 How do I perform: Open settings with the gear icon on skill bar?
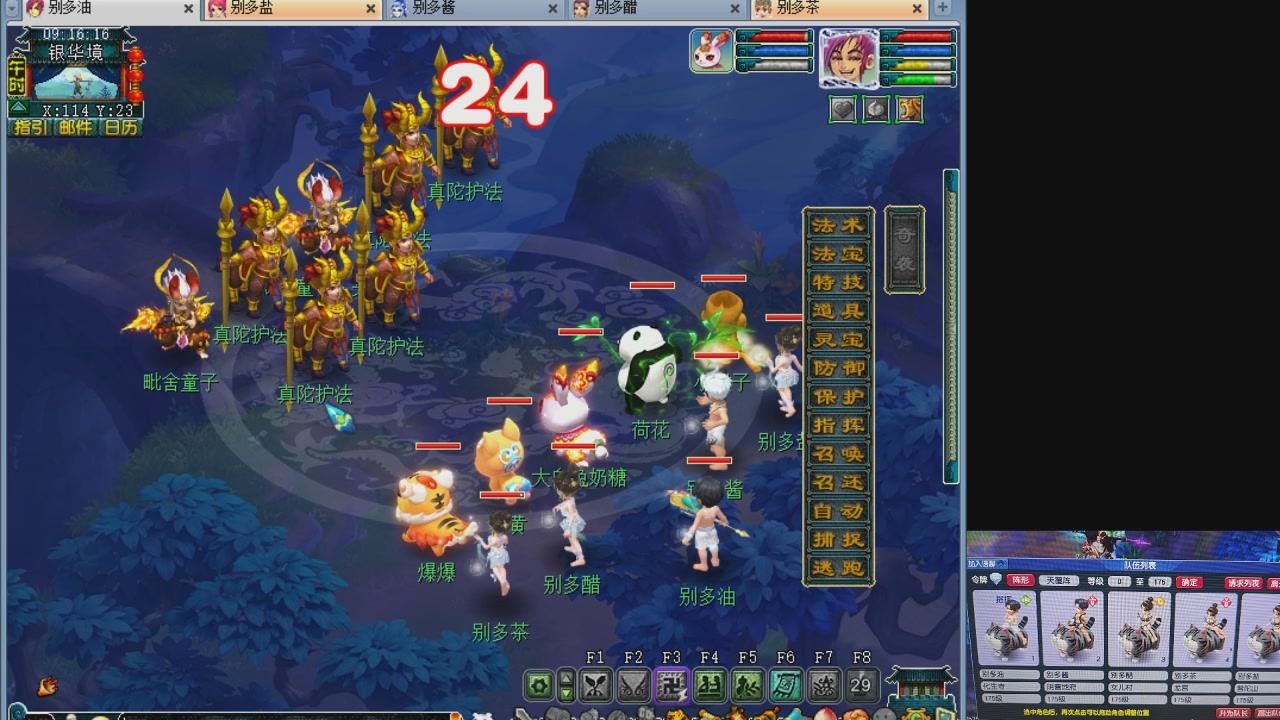click(540, 684)
